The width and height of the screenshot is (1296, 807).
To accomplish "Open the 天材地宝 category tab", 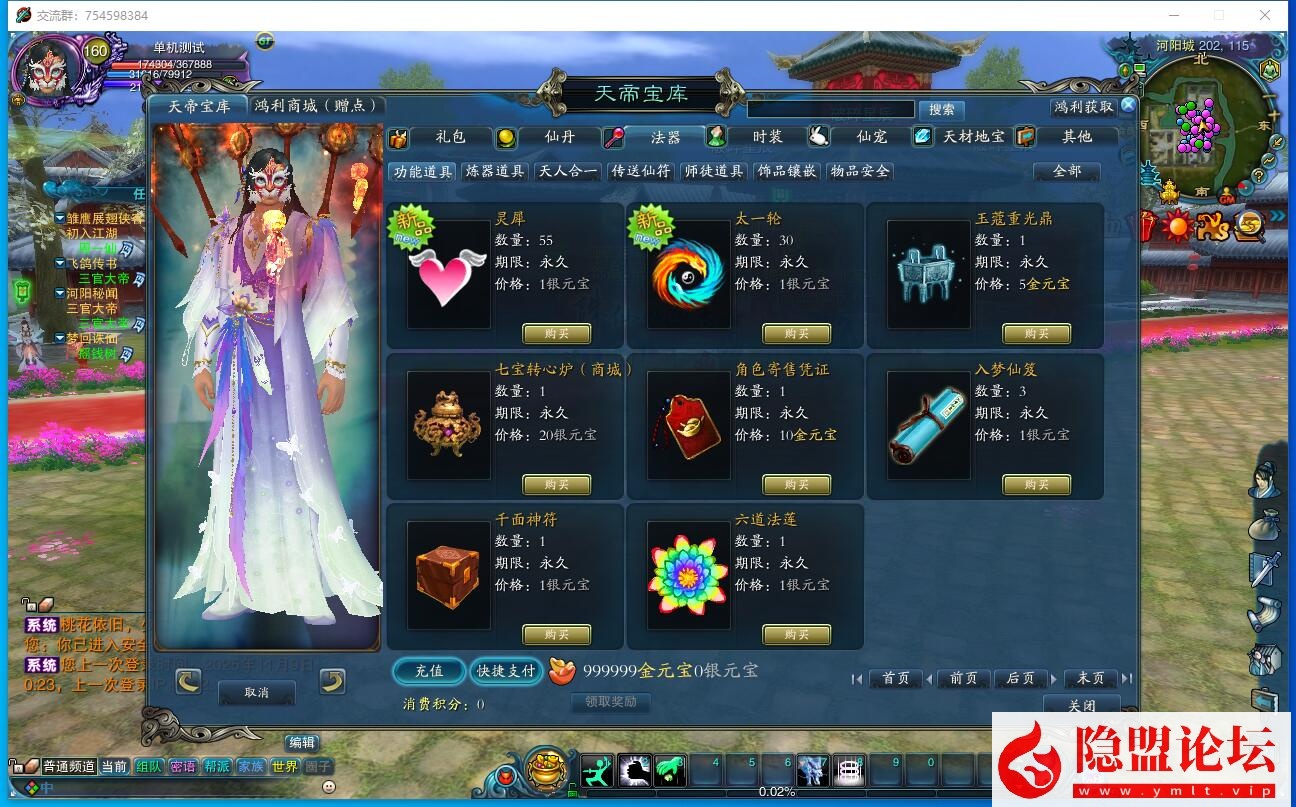I will tap(973, 137).
